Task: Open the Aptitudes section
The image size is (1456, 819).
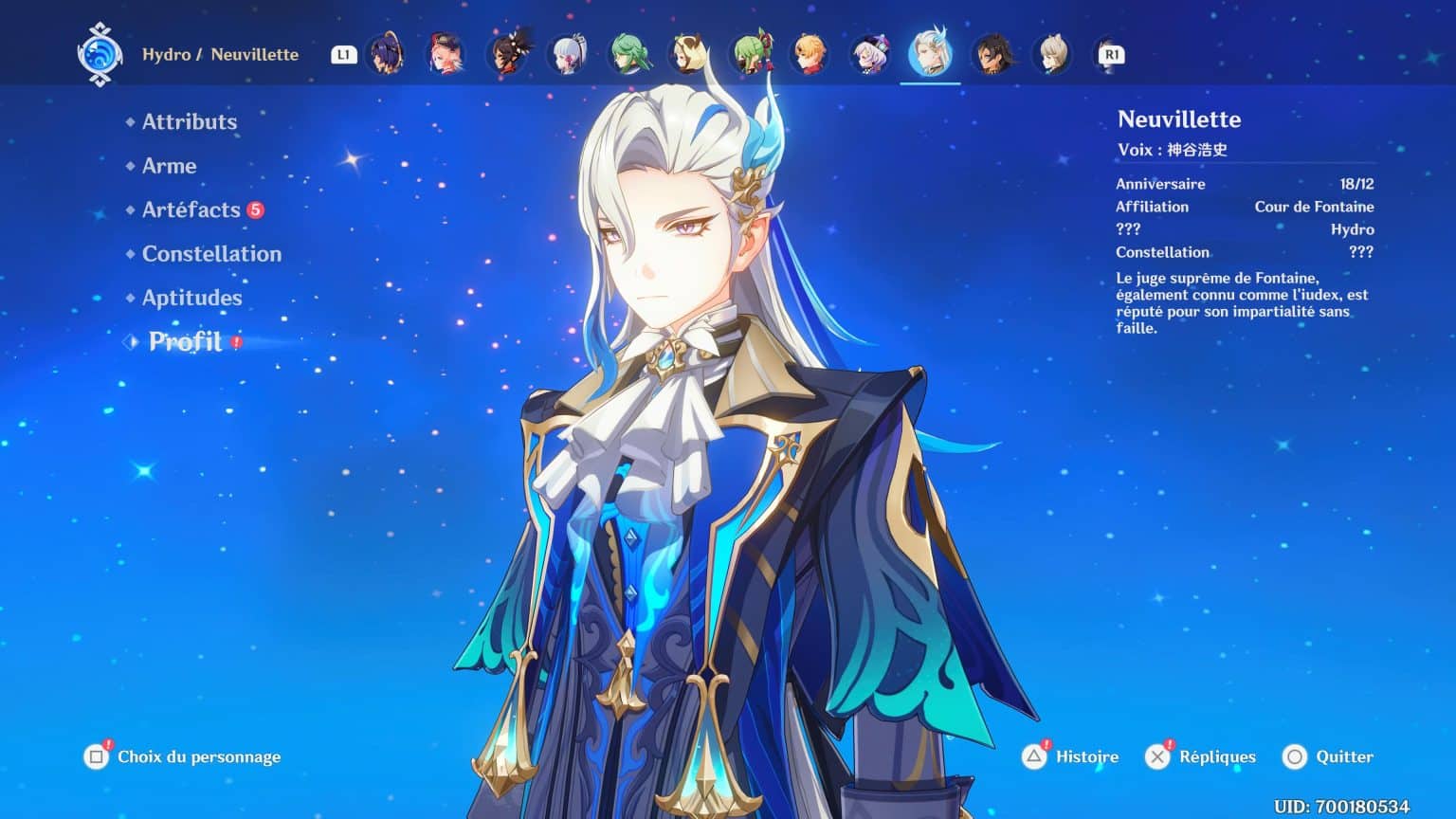Action: pos(191,298)
